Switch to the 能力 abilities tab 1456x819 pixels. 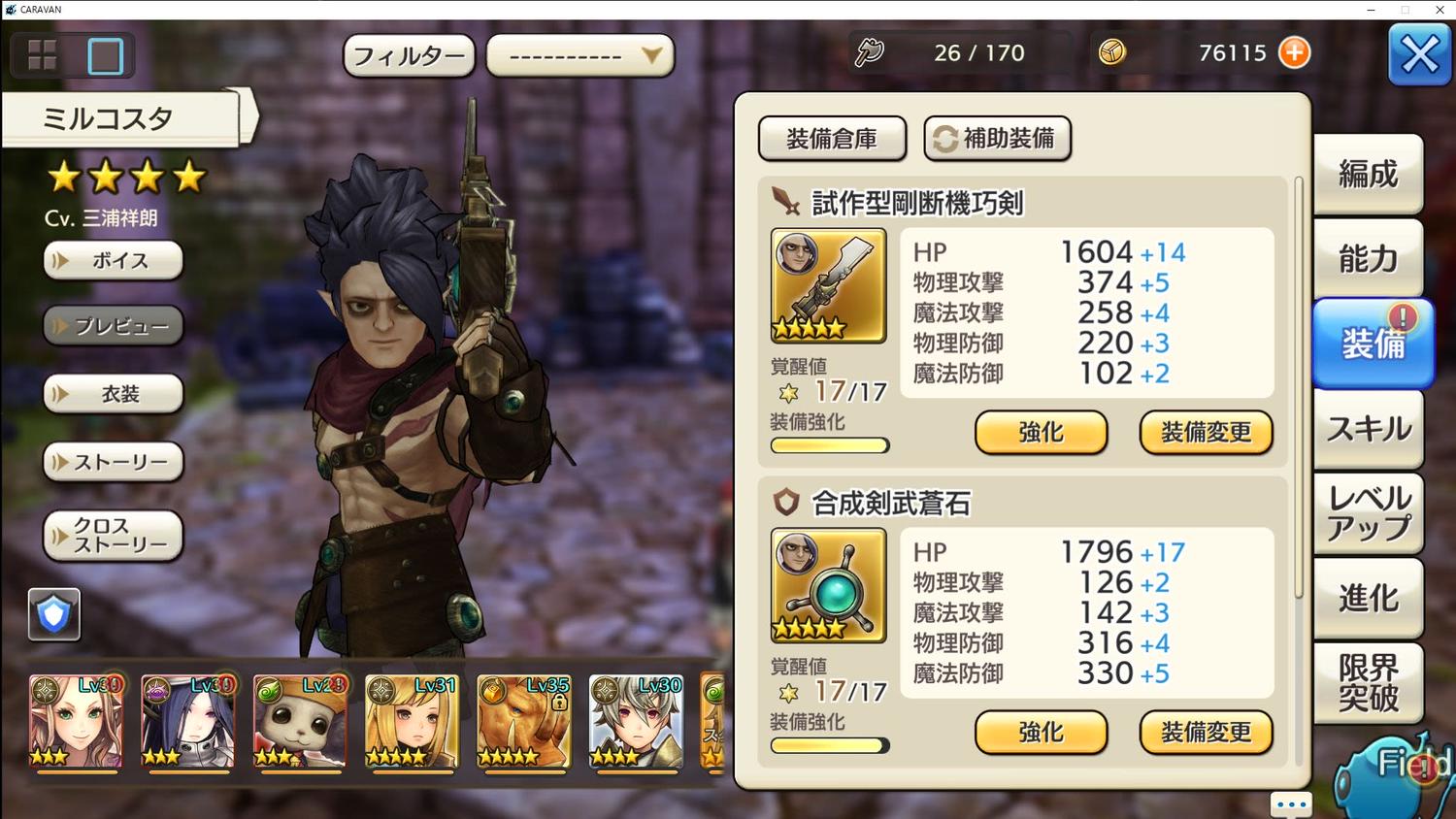point(1368,259)
